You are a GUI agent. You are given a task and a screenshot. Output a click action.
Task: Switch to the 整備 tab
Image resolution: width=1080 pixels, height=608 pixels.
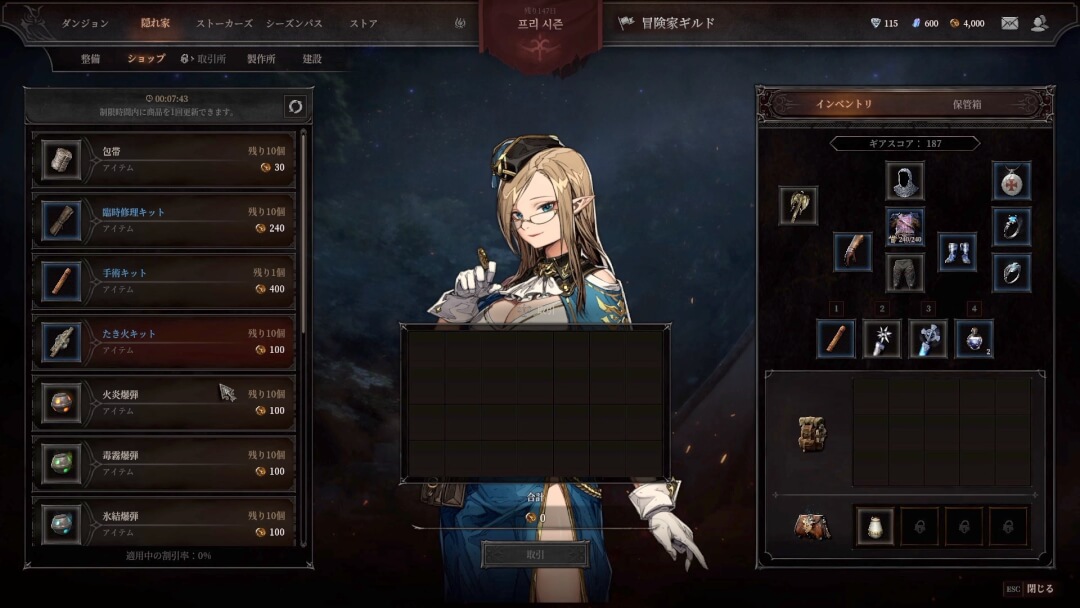tap(91, 59)
